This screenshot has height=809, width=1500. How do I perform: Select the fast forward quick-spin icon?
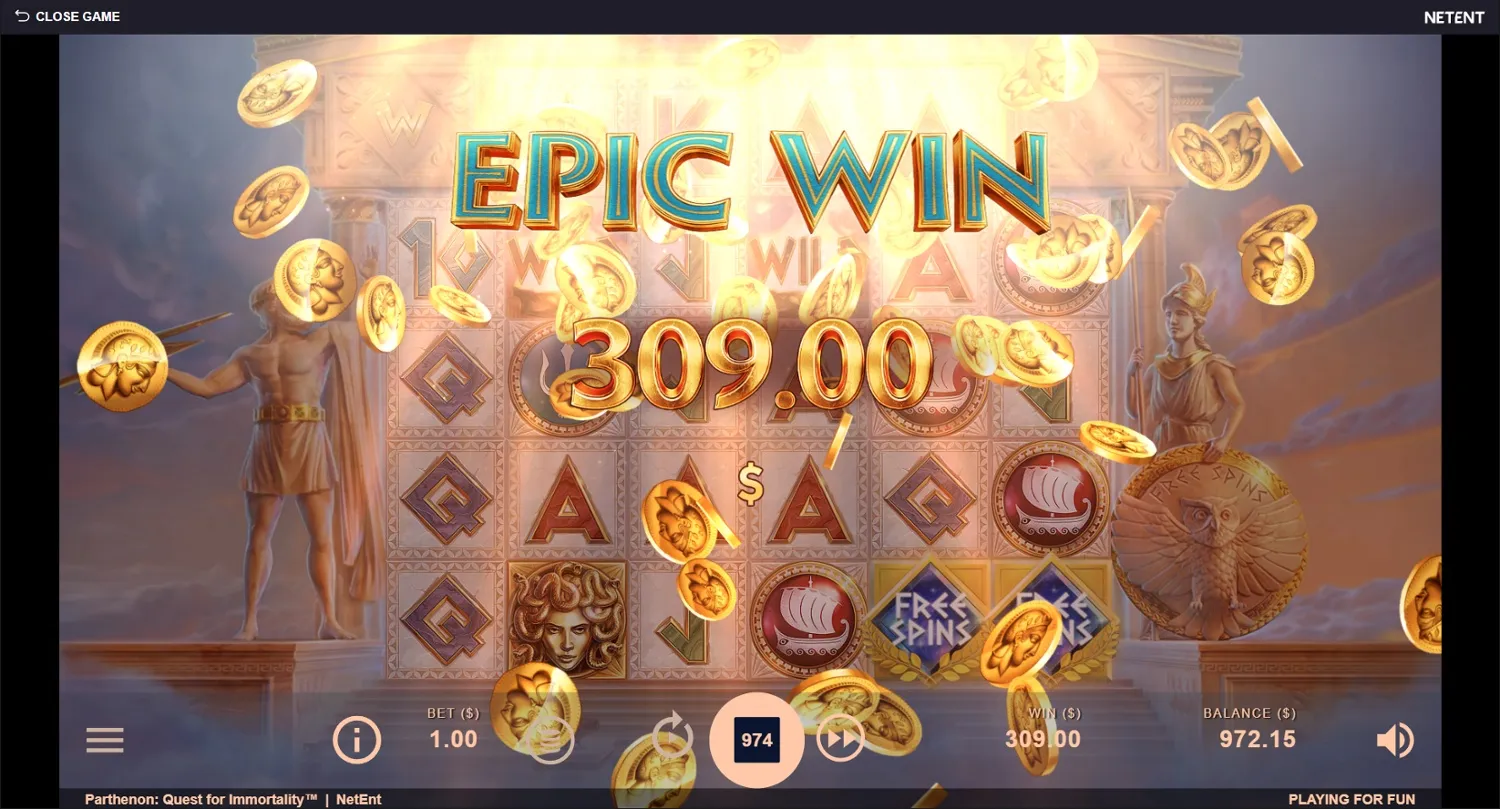841,740
